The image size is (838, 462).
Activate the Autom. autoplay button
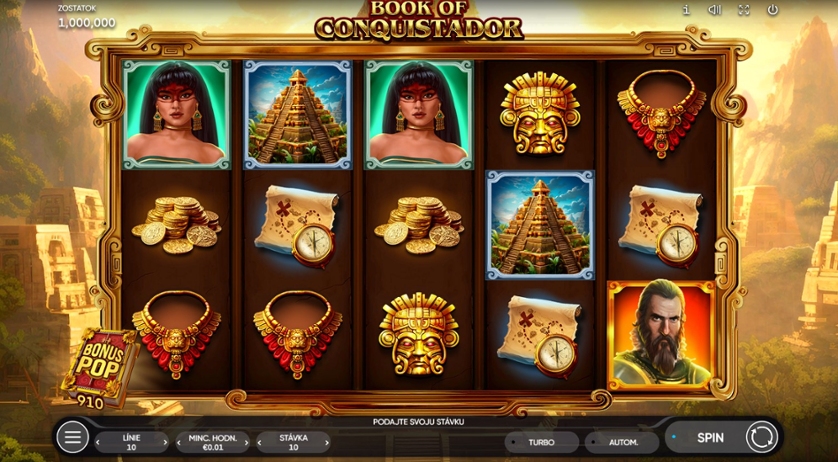click(x=623, y=441)
